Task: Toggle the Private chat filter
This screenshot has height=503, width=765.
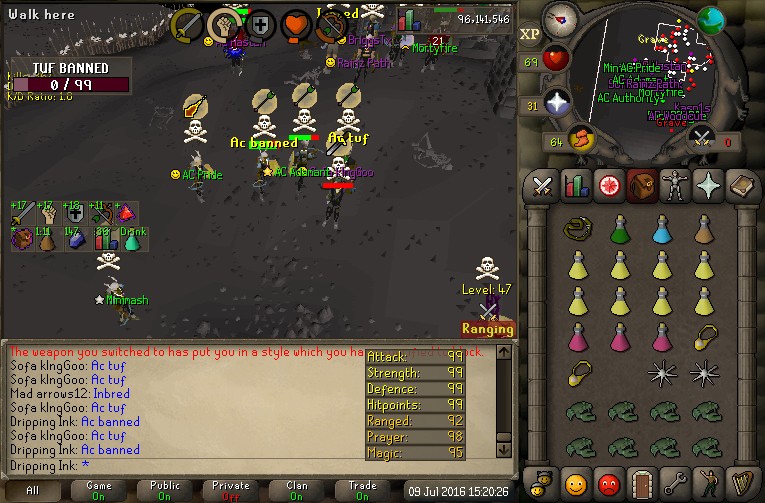Action: click(231, 490)
